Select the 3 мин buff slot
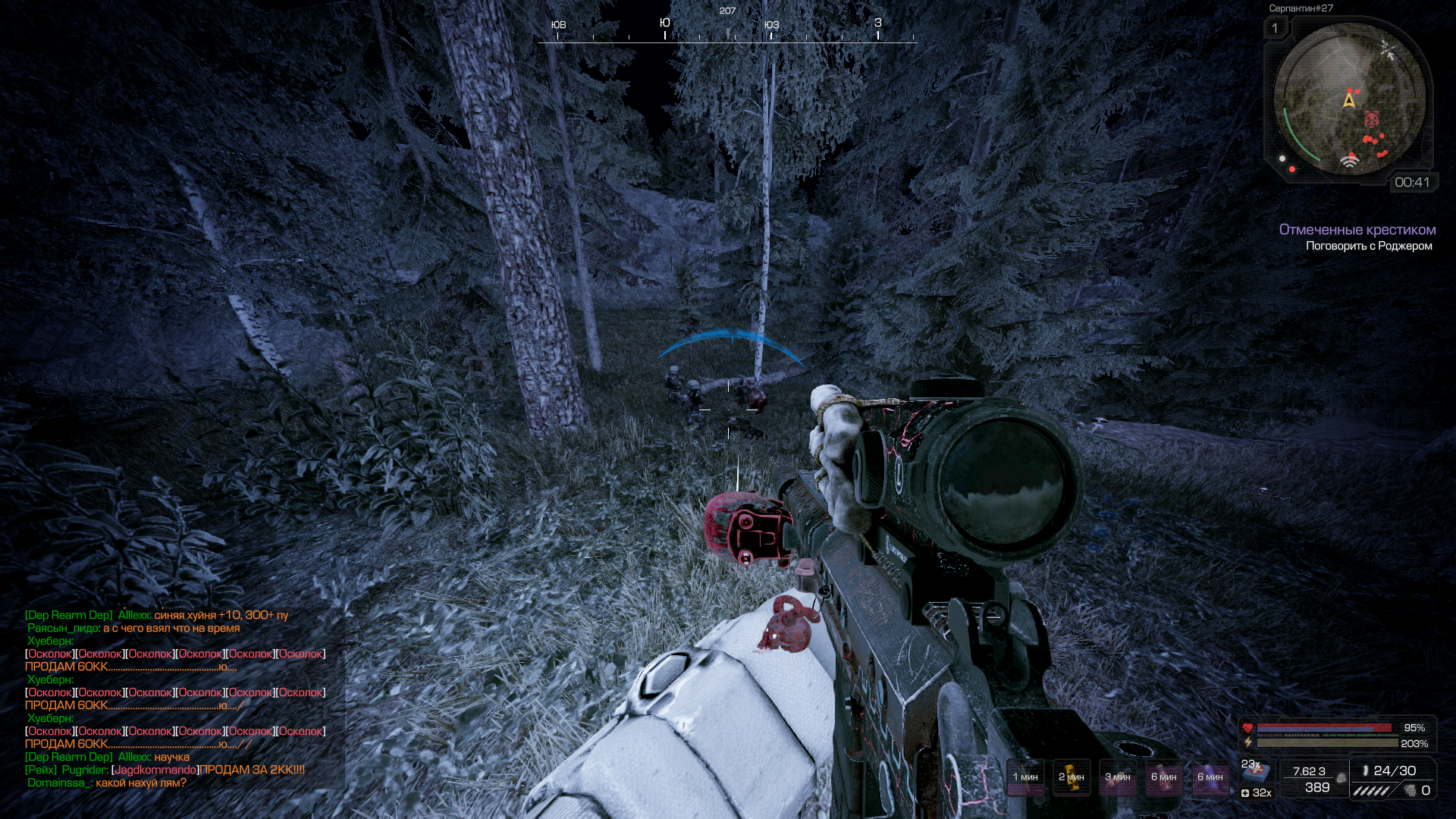 coord(1118,777)
